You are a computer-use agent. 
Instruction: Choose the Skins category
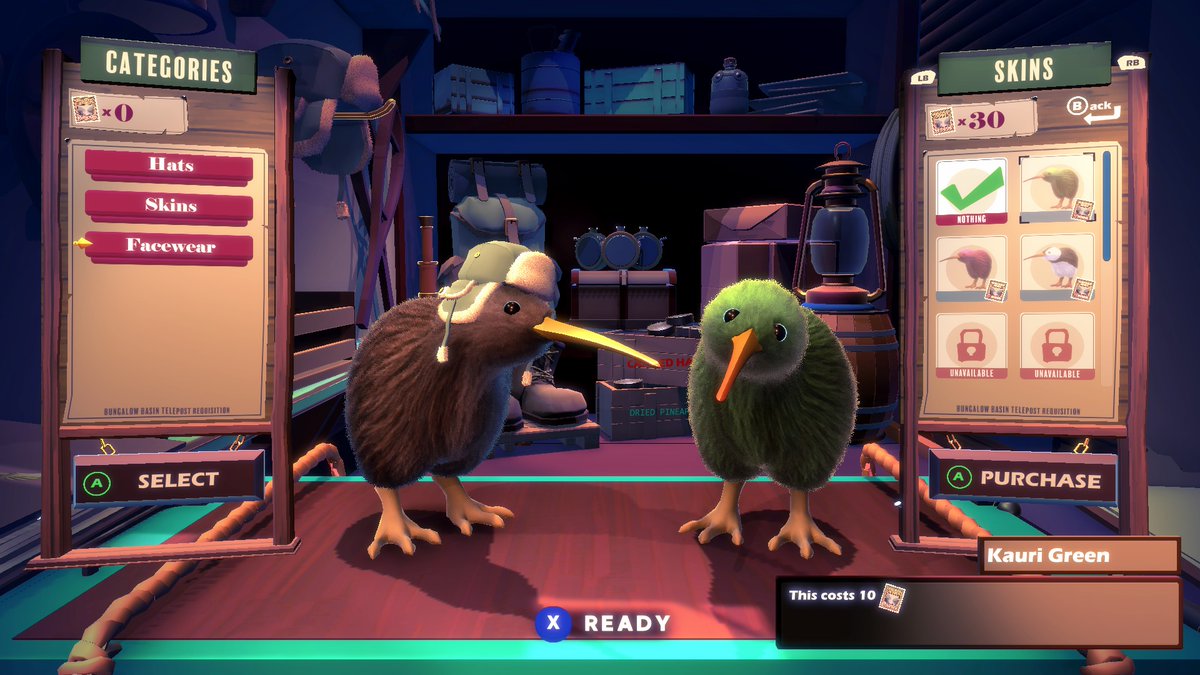click(169, 206)
